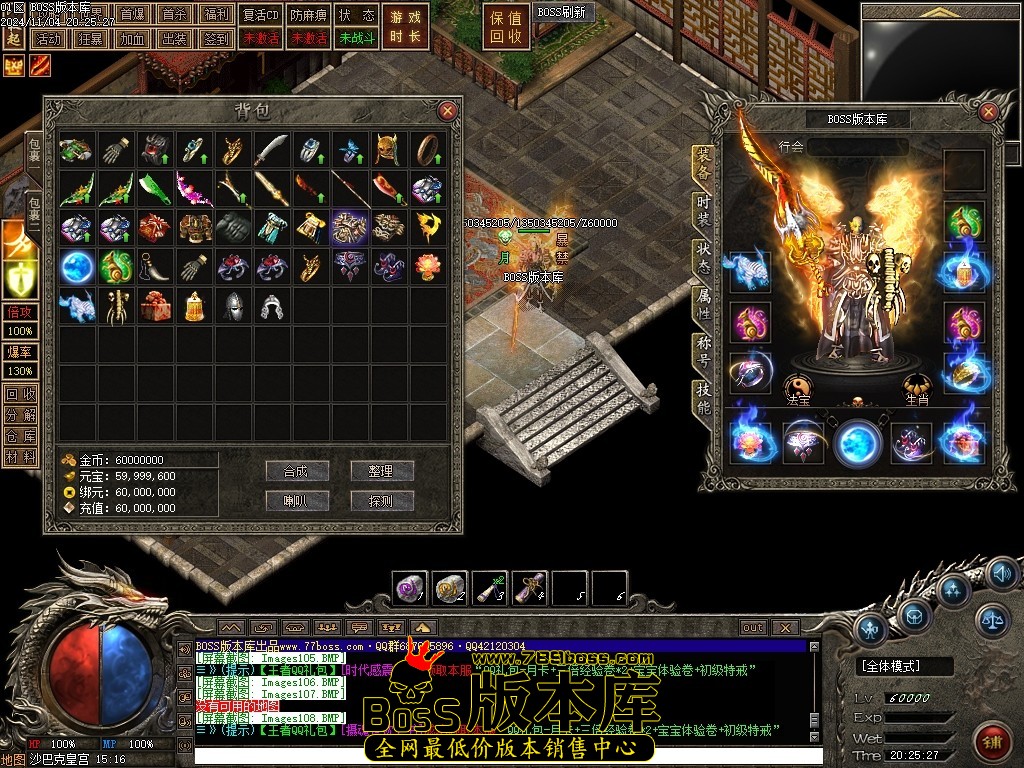Sort the bag with 整理

[x=381, y=471]
